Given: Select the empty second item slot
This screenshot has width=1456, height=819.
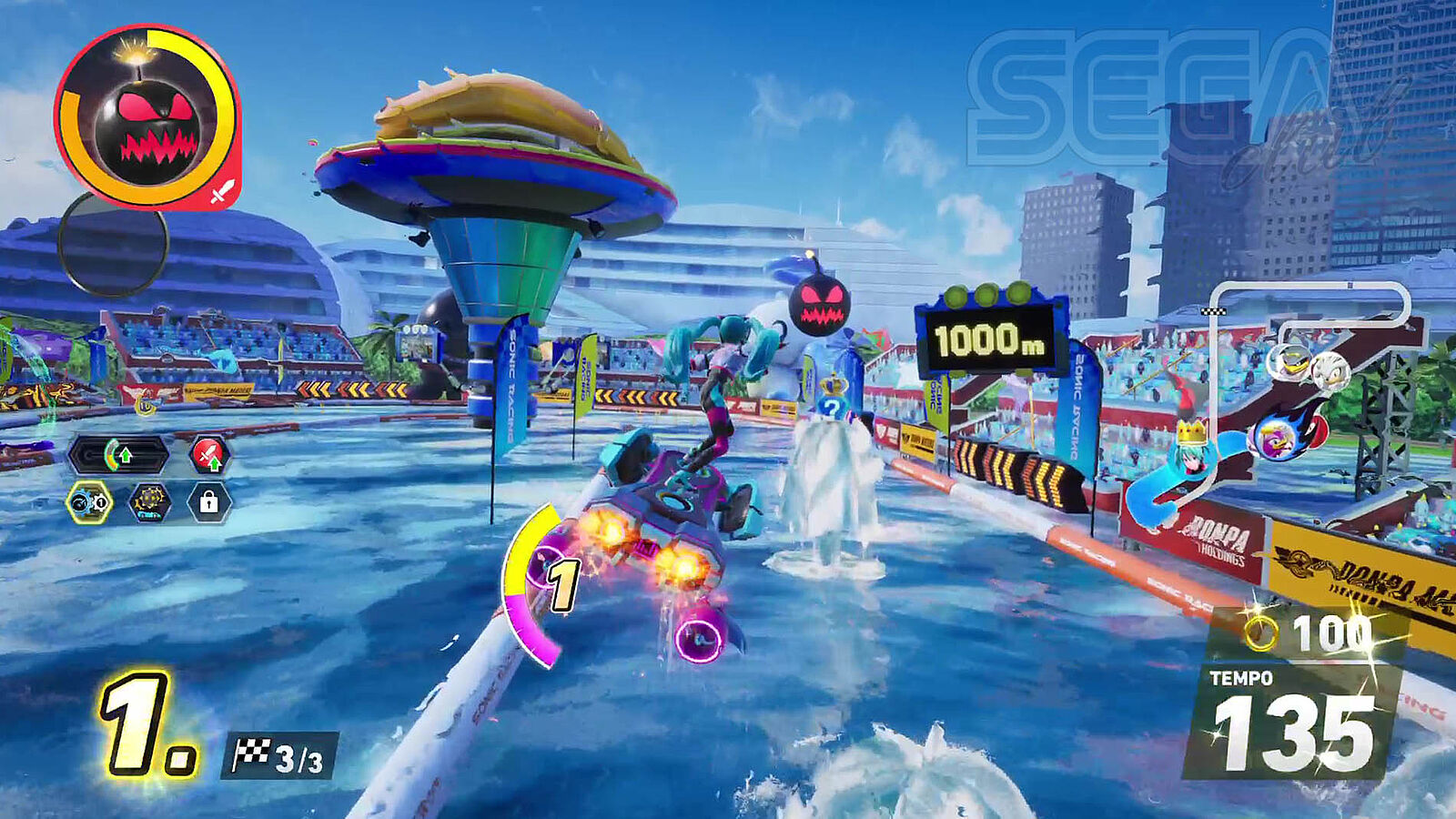Looking at the screenshot, I should click(x=113, y=243).
